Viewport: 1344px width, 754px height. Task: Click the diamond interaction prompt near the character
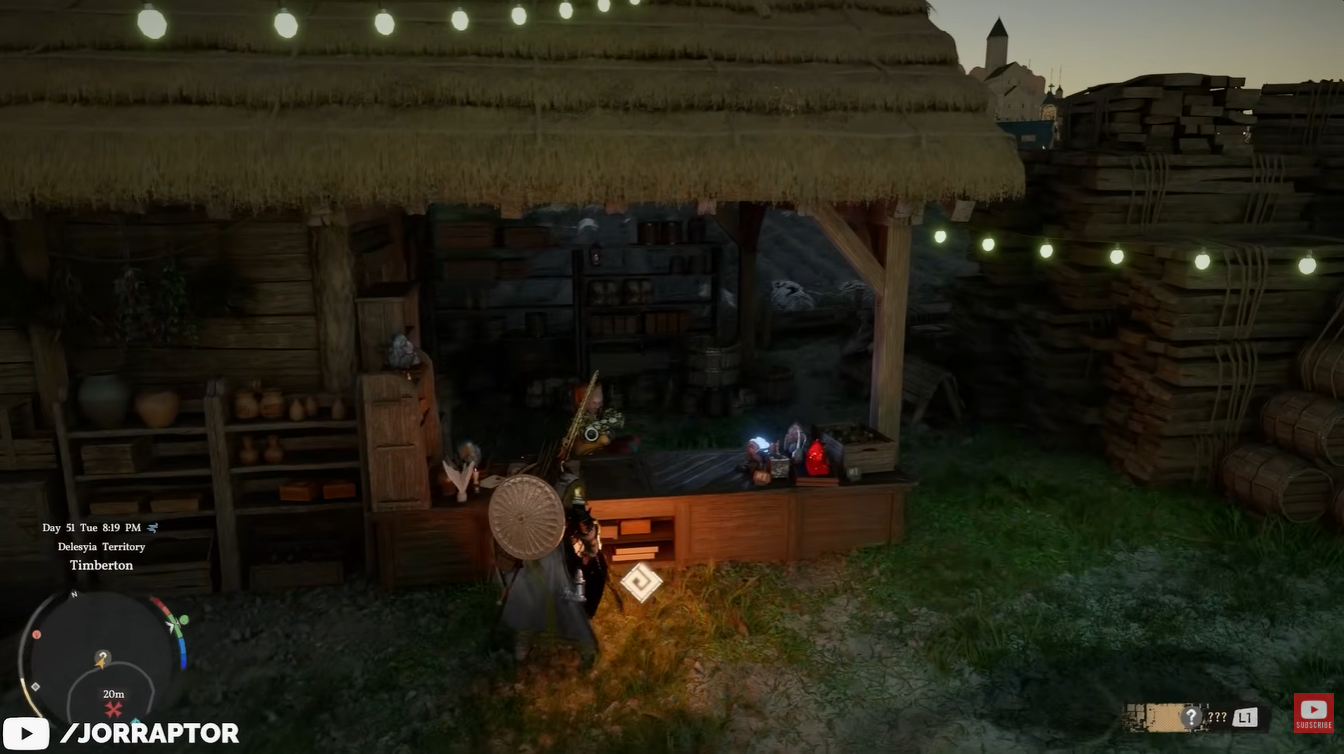643,581
